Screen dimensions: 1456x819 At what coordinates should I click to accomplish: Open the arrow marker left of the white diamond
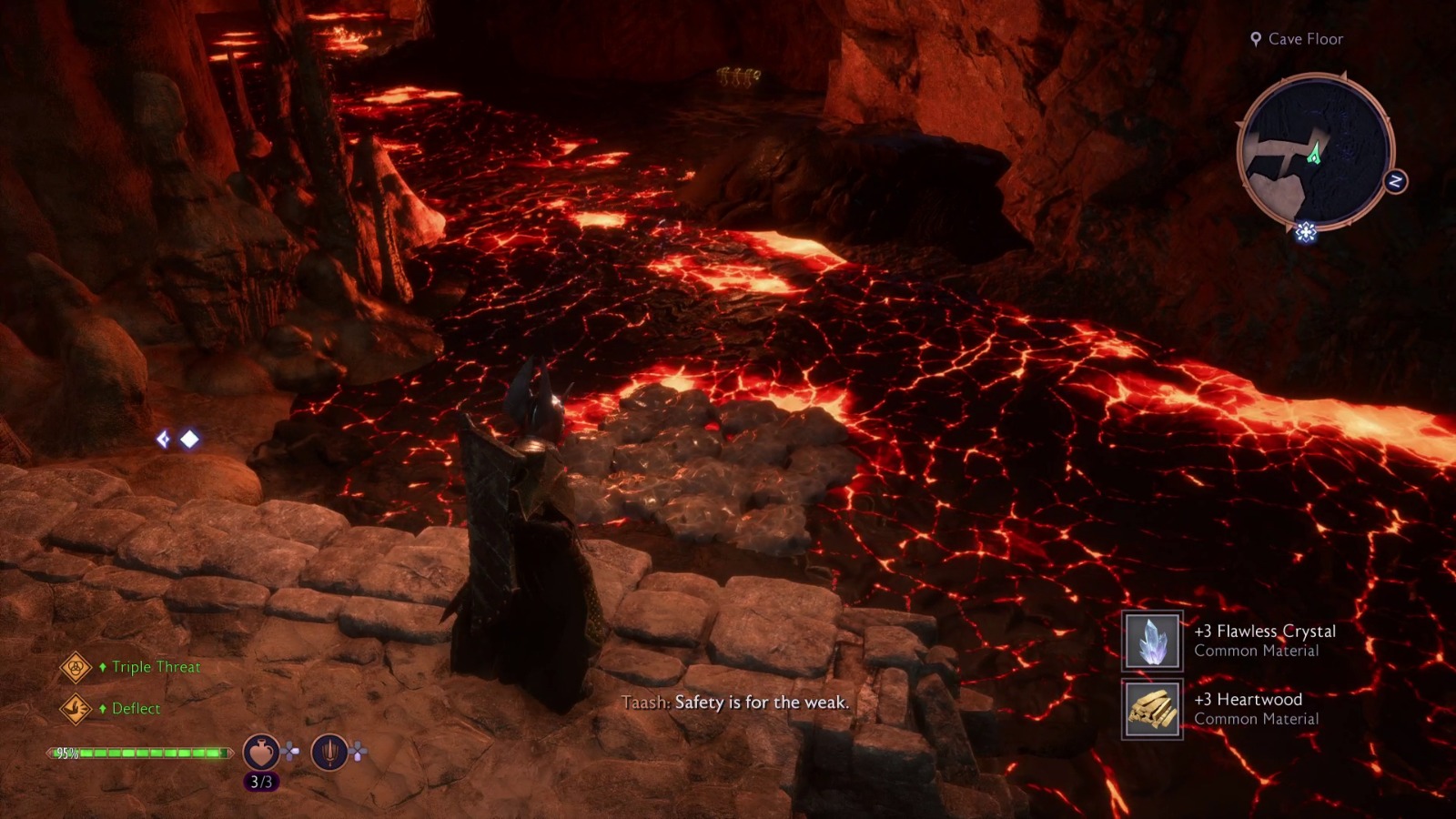pos(163,440)
